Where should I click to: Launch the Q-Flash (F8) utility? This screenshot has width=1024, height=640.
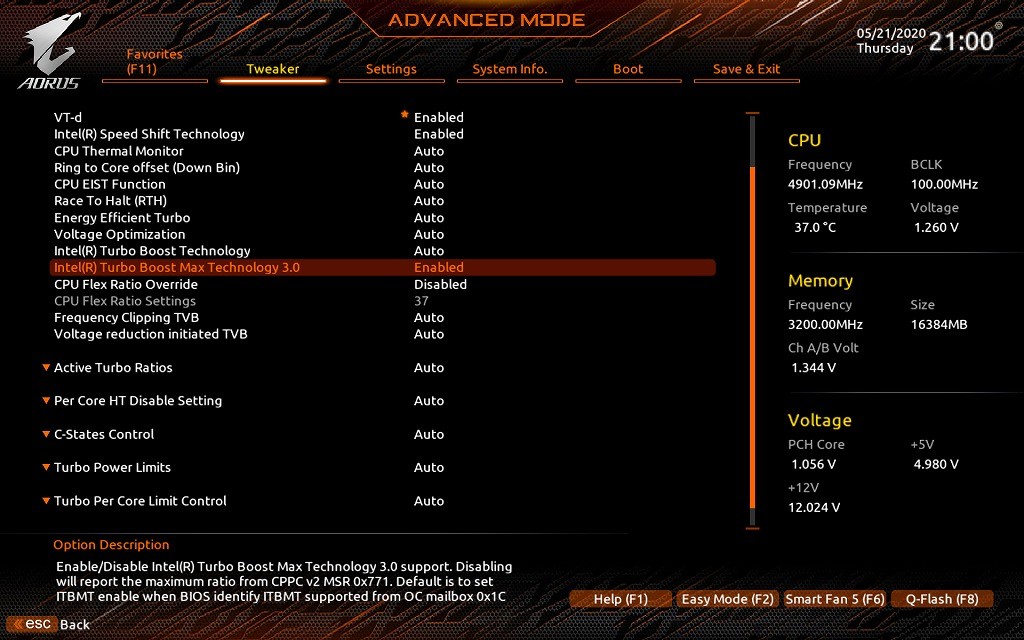942,599
